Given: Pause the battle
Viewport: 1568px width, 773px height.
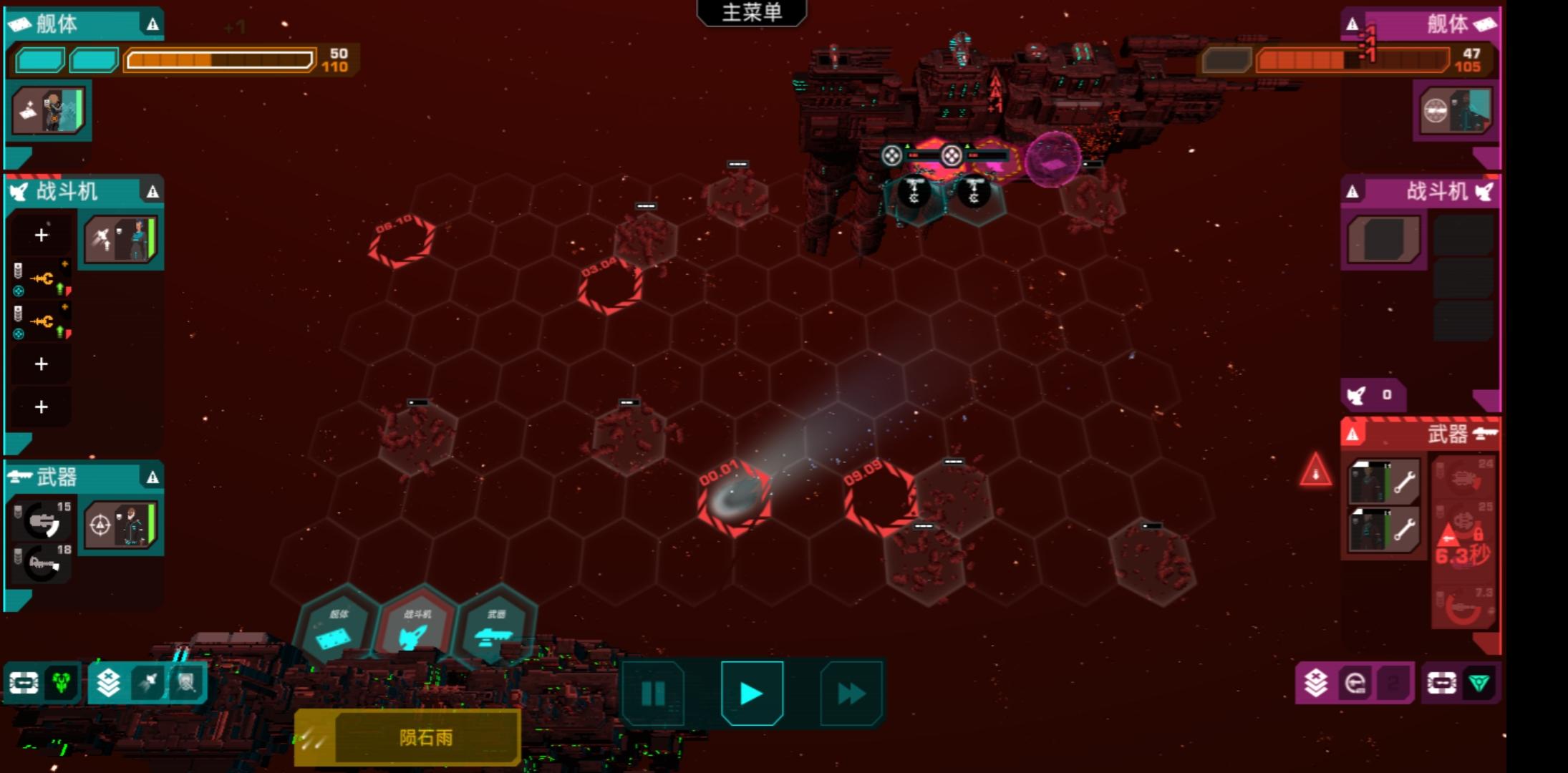Looking at the screenshot, I should point(653,693).
